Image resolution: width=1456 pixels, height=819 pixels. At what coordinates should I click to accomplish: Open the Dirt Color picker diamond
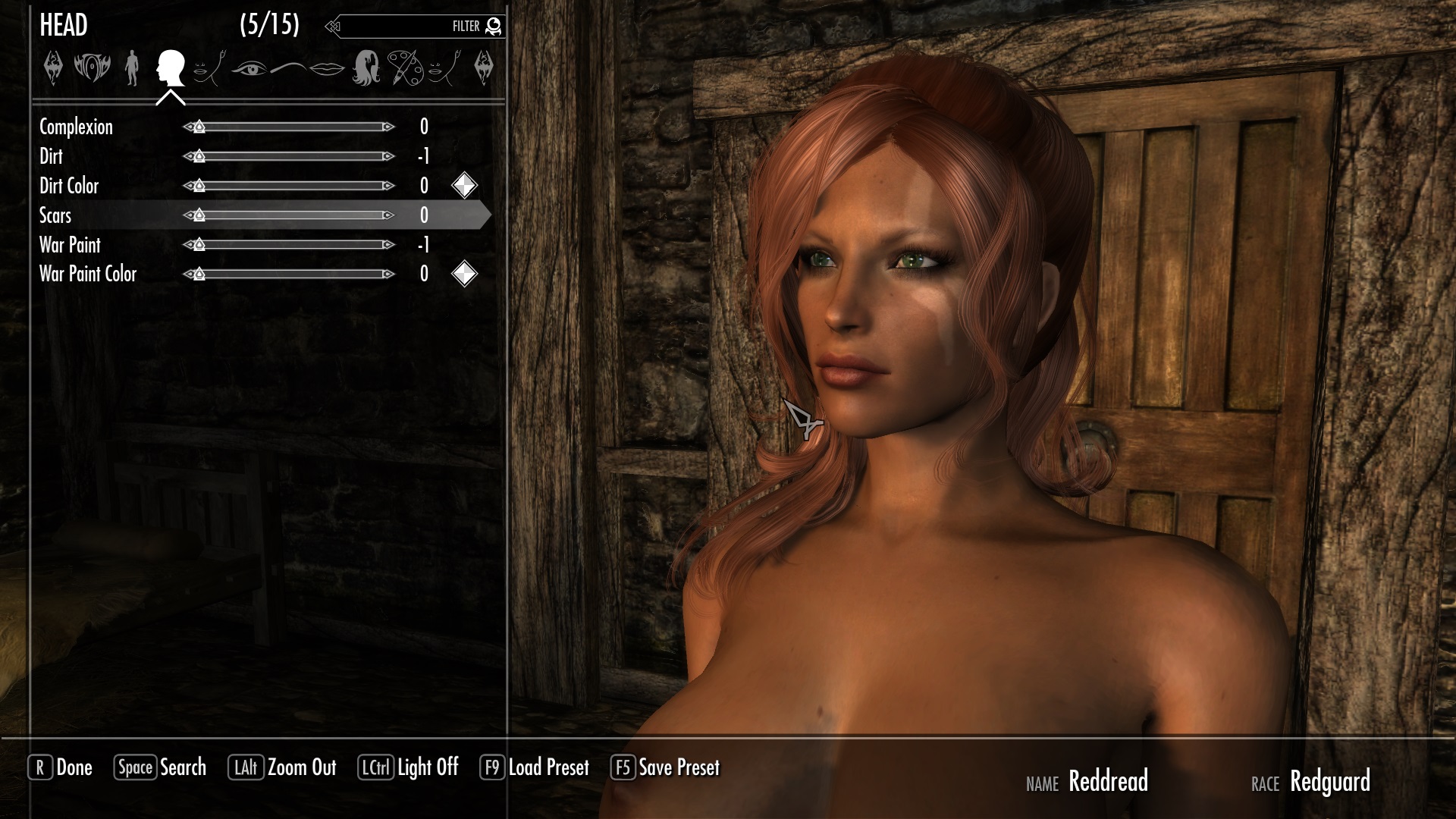click(464, 186)
